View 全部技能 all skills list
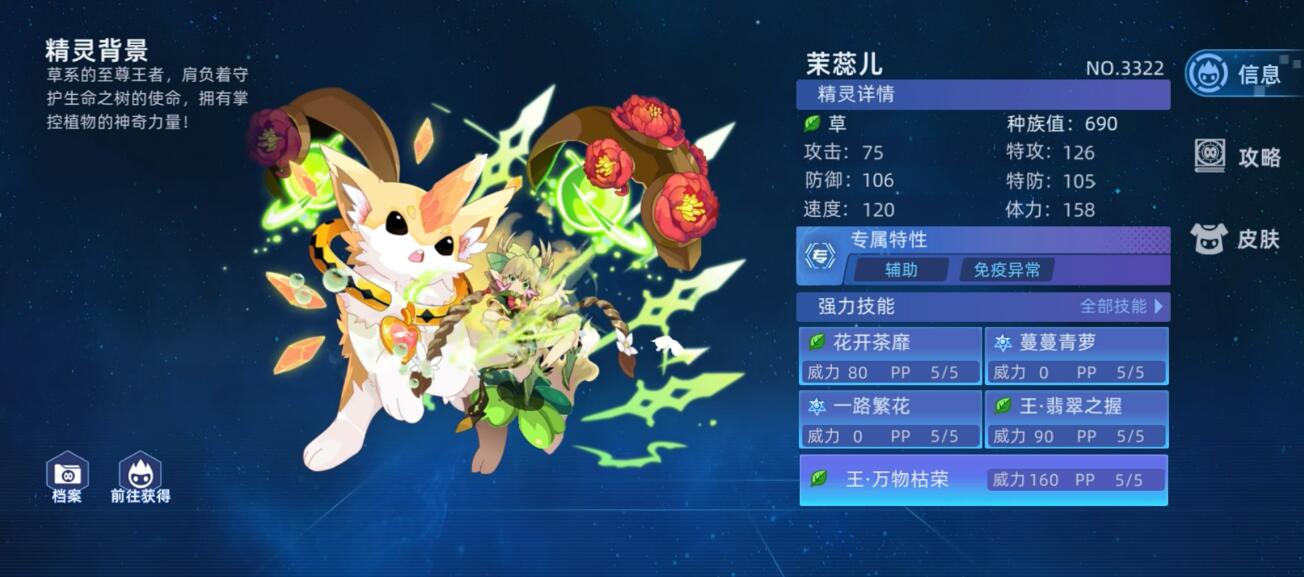The height and width of the screenshot is (577, 1304). (x=1121, y=306)
